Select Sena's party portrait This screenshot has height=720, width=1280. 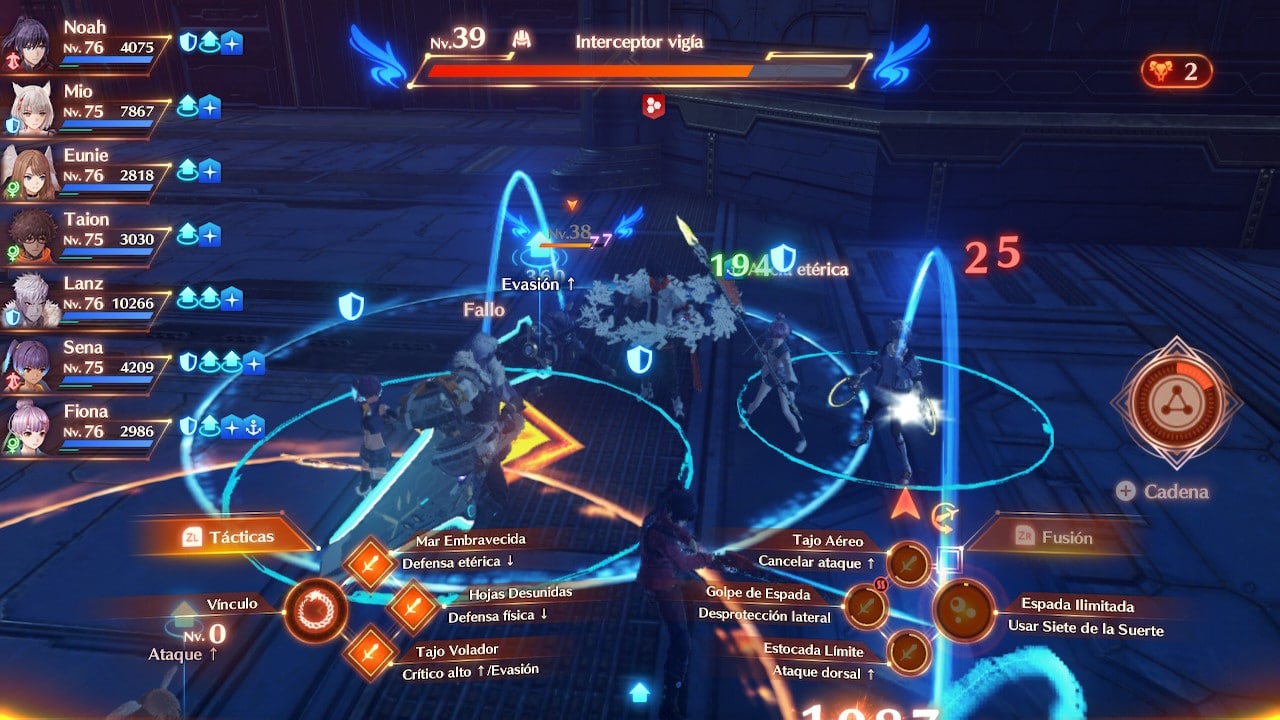[30, 364]
